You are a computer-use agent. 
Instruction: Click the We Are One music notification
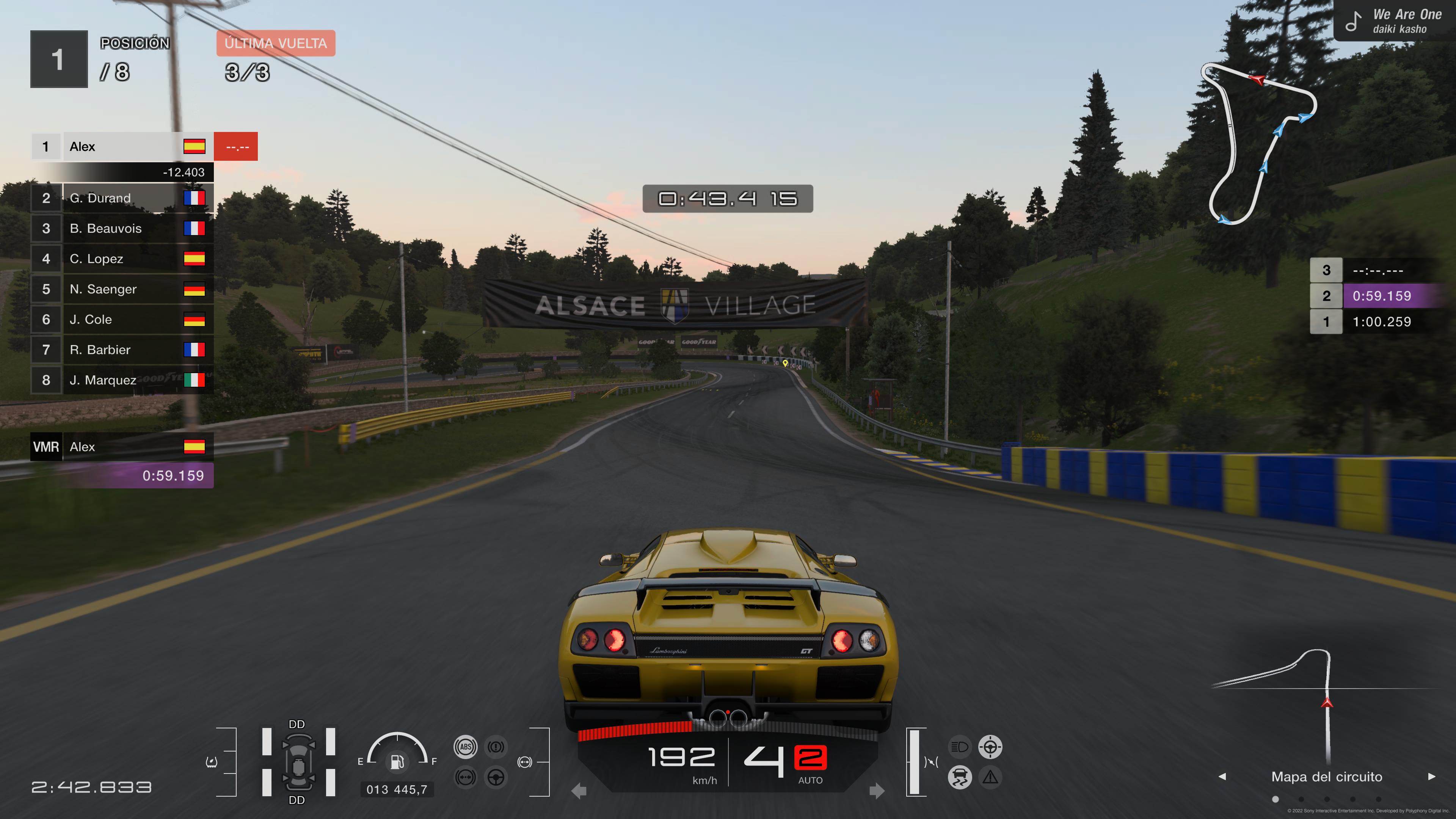click(1394, 22)
